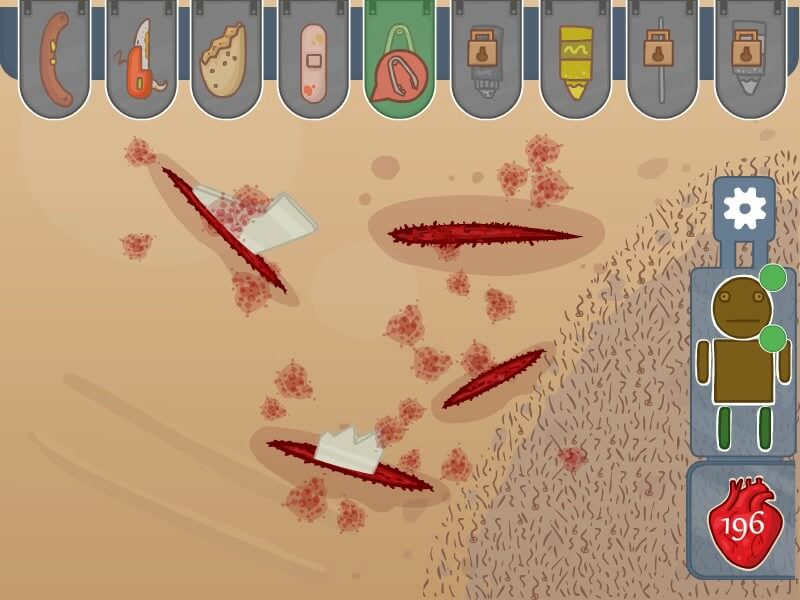The width and height of the screenshot is (800, 600).
Task: Select the band-aid tool
Action: pyautogui.click(x=313, y=64)
